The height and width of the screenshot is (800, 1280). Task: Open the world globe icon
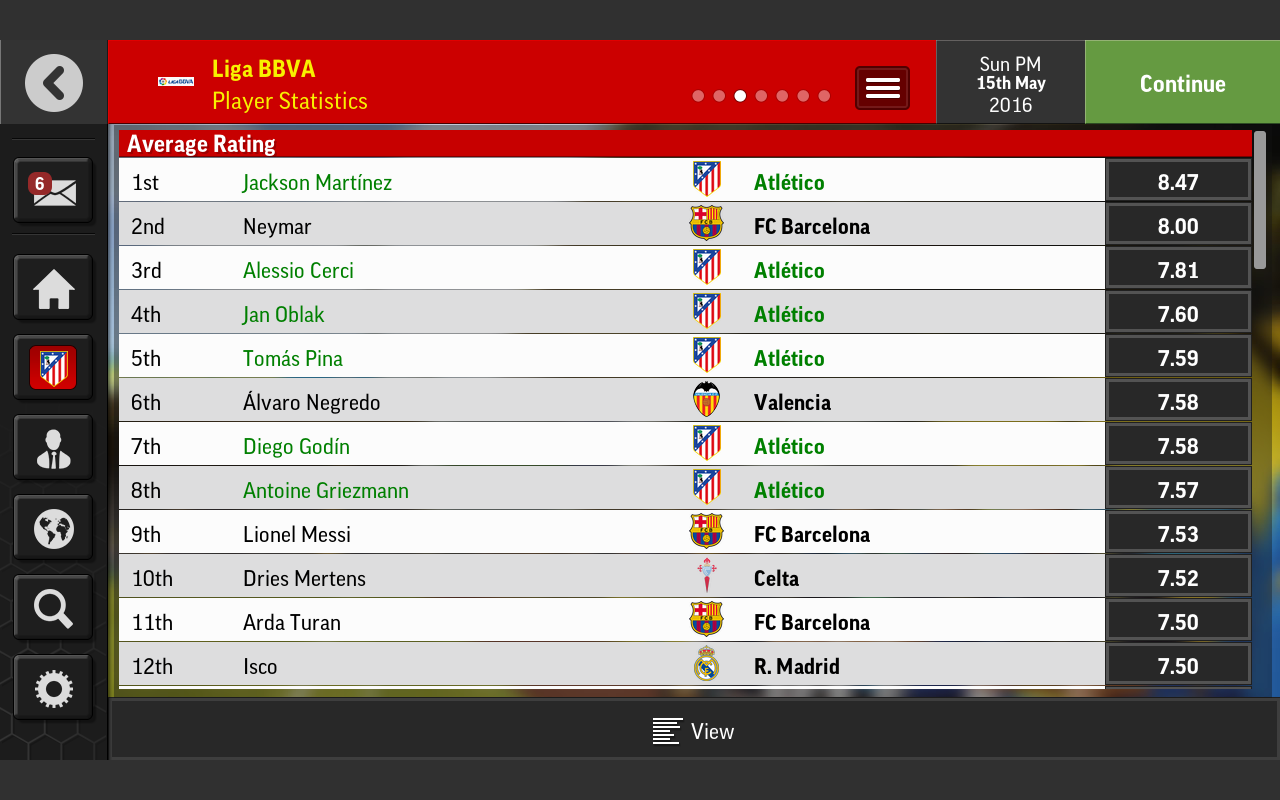tap(53, 528)
